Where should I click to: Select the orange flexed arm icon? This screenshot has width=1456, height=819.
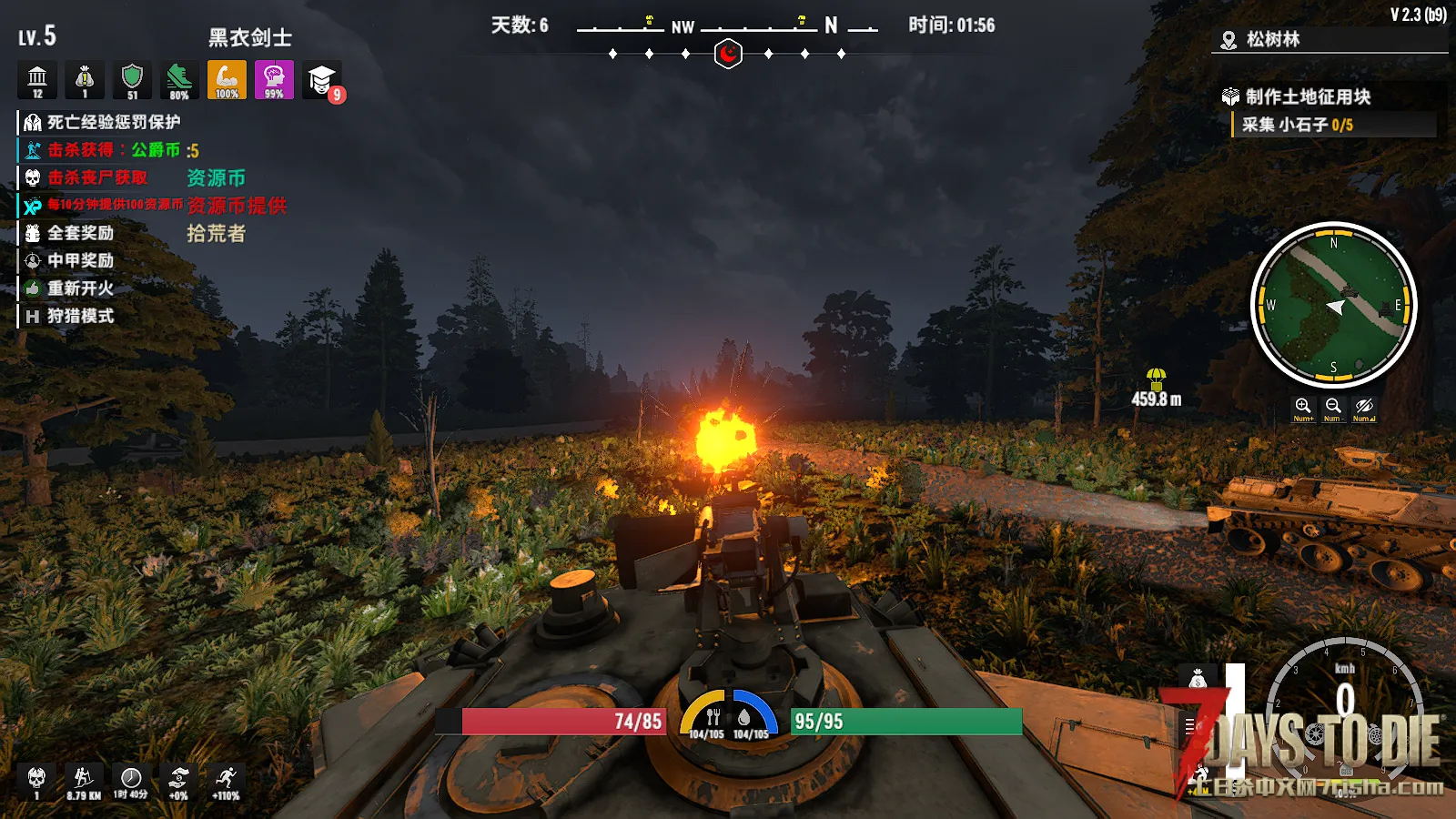click(x=227, y=79)
